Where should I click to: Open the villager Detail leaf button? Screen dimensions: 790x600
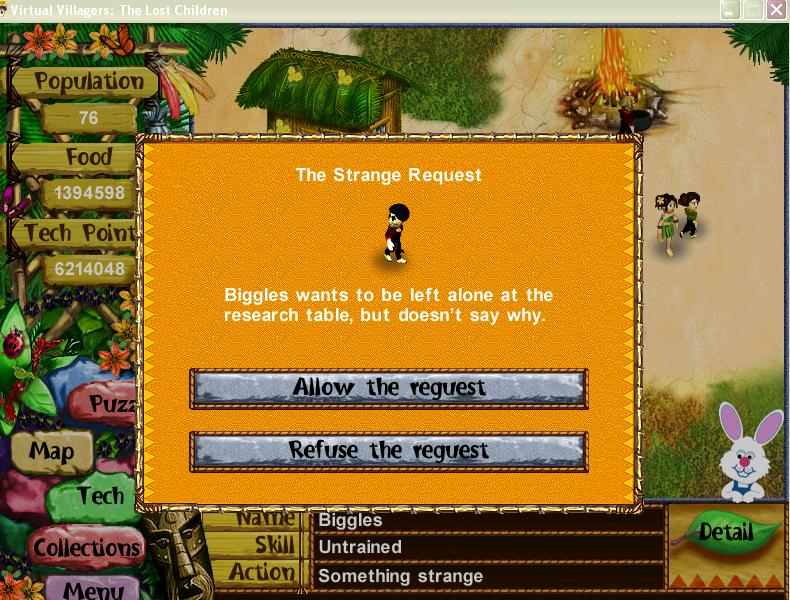[x=725, y=532]
